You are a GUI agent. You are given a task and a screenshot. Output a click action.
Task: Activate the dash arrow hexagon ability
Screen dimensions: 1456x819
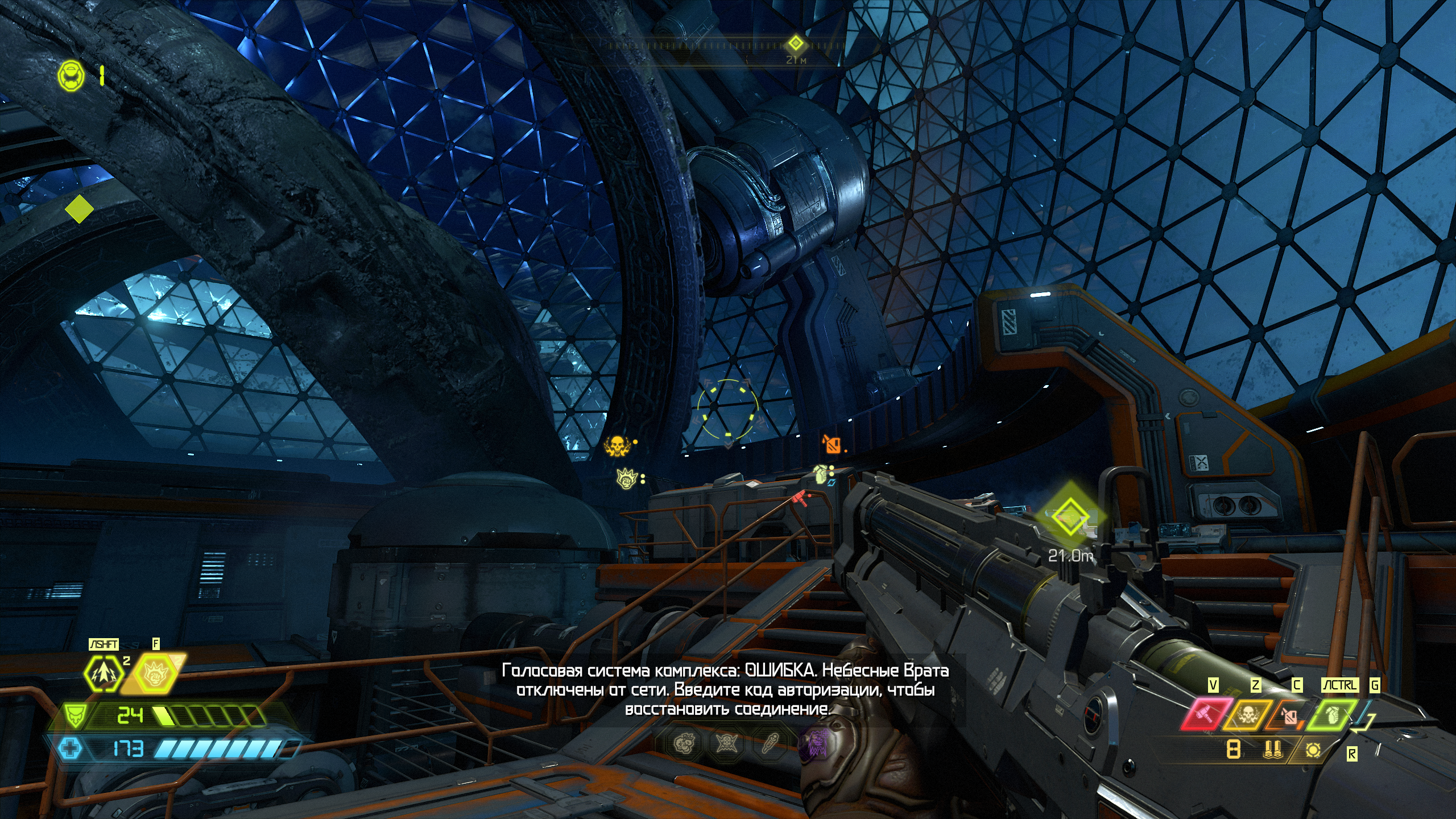click(x=104, y=673)
